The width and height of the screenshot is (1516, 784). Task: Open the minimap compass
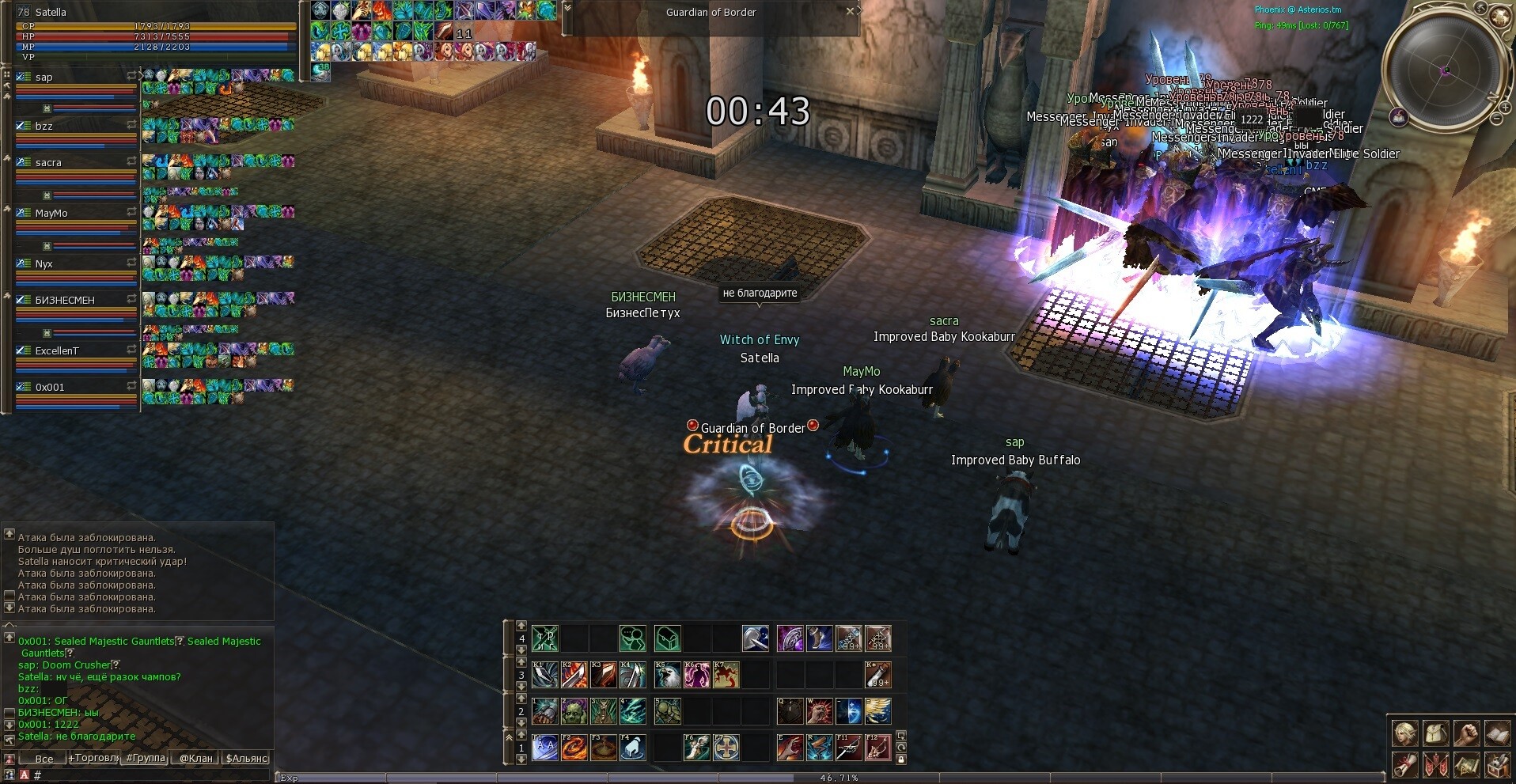click(1445, 70)
